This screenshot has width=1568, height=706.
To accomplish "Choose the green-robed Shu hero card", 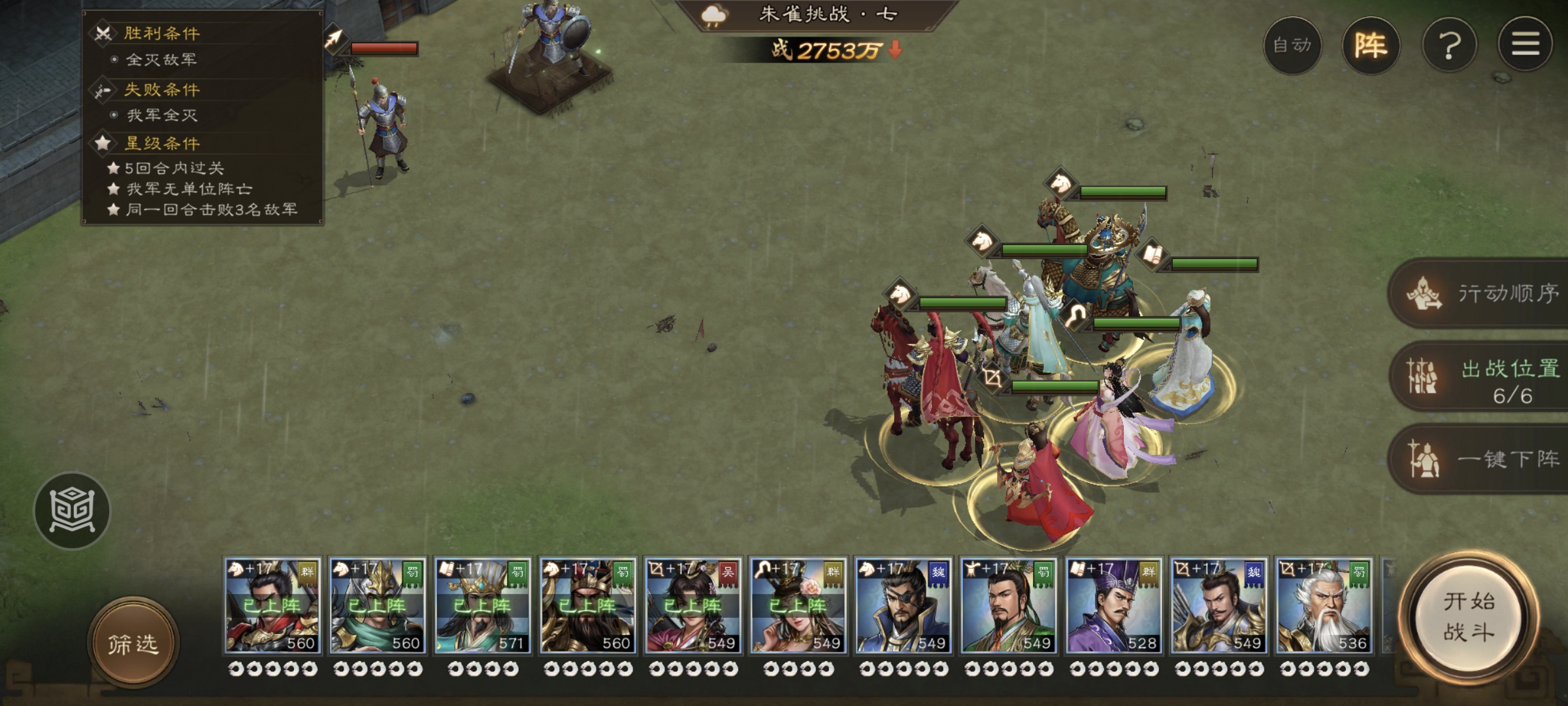I will coord(1008,605).
